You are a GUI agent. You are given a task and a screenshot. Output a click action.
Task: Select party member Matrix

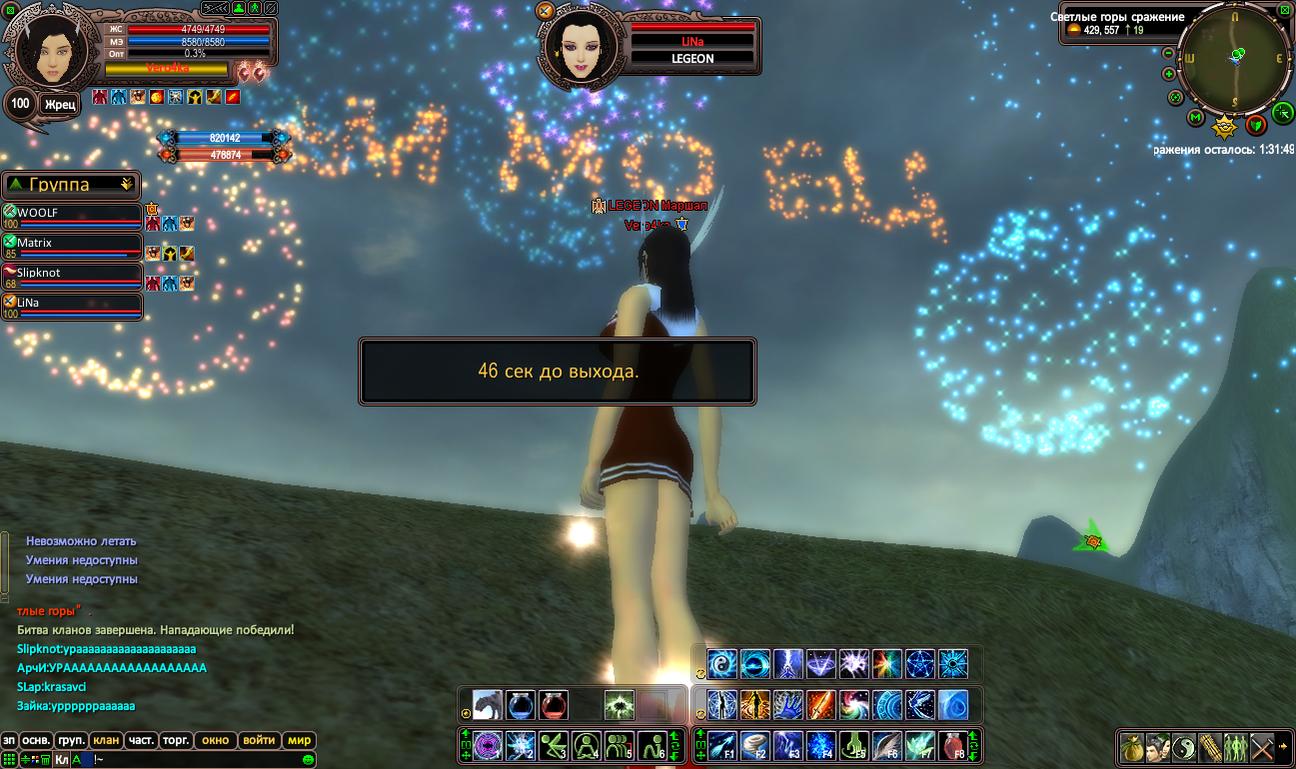click(72, 243)
